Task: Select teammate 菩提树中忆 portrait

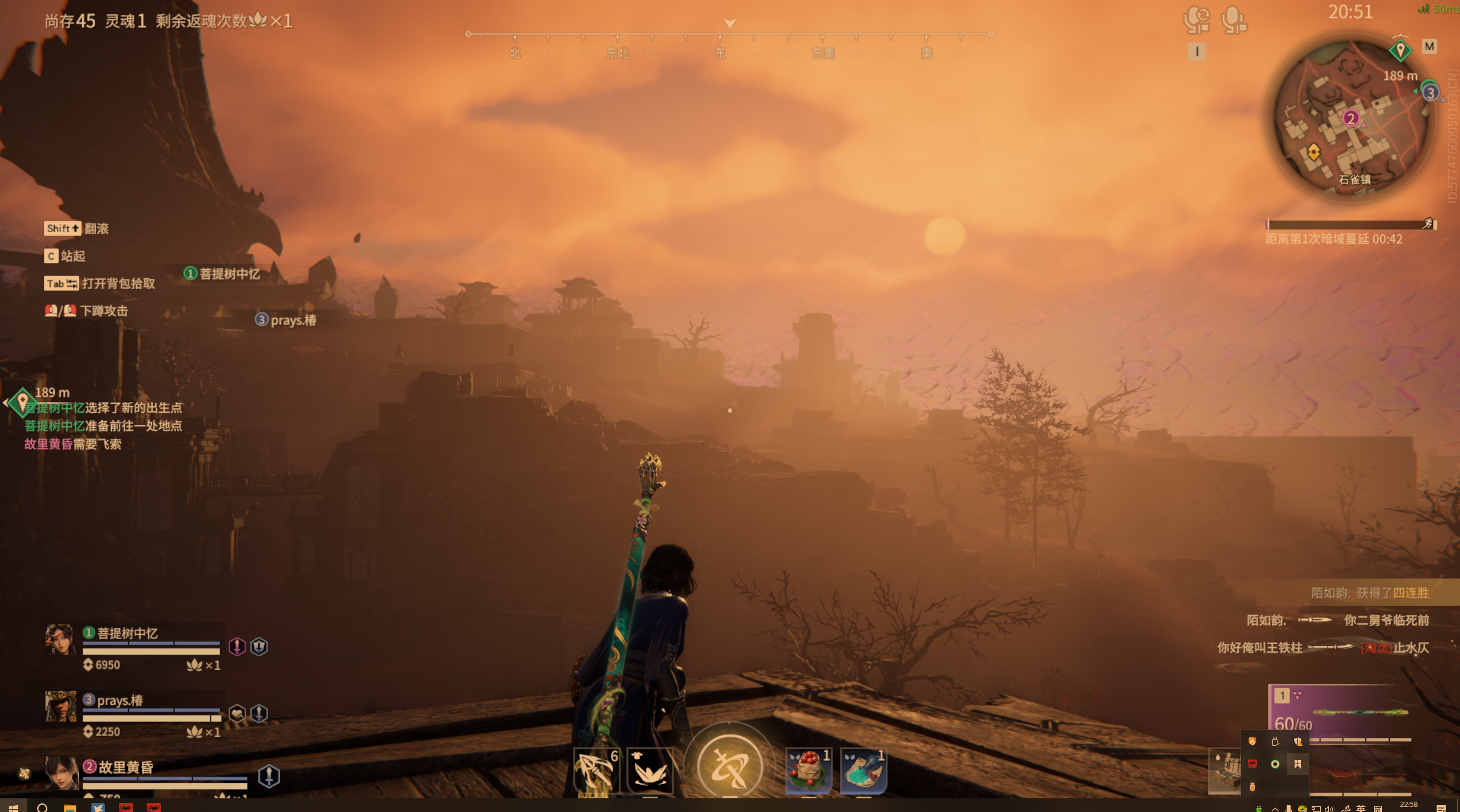Action: coord(60,640)
